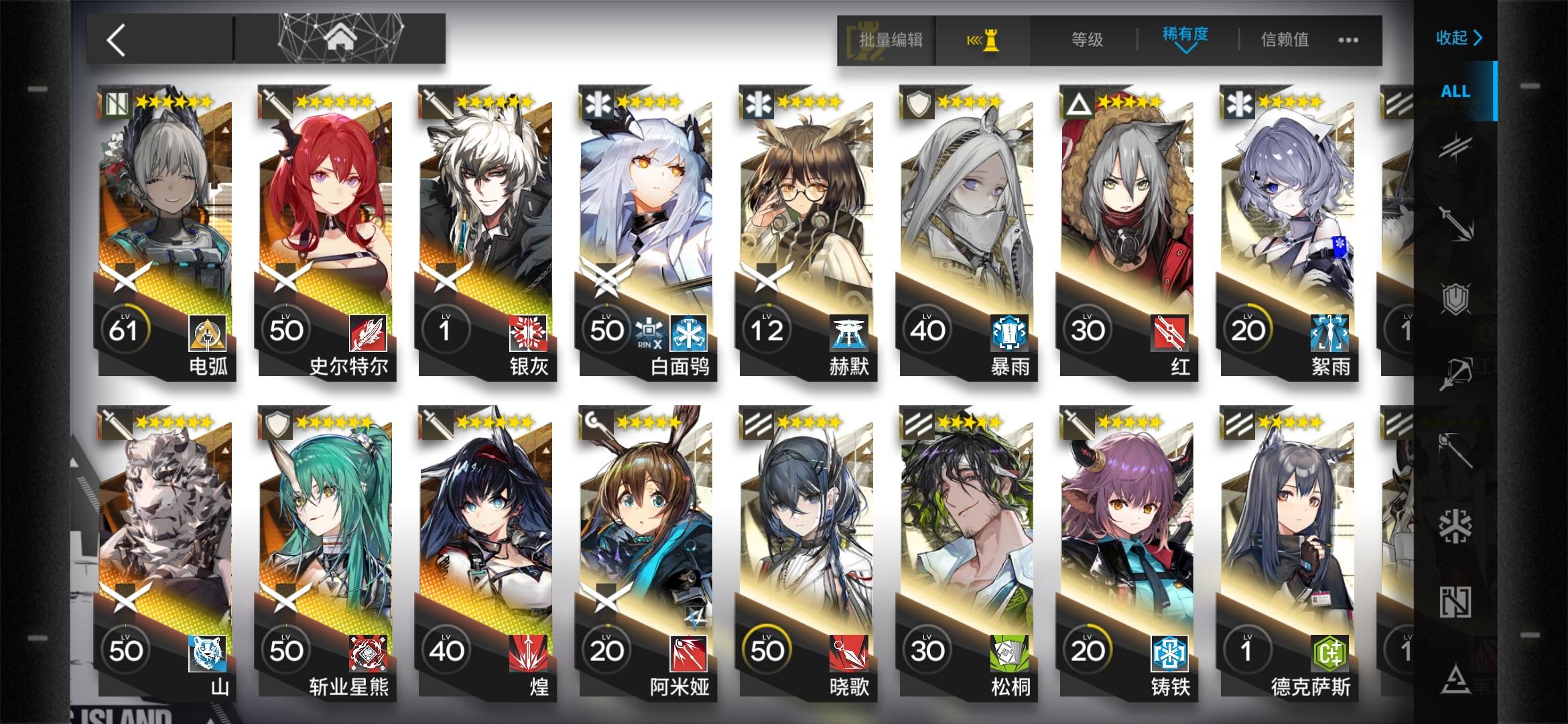
Task: Toggle the ALL class filter
Action: point(1454,92)
